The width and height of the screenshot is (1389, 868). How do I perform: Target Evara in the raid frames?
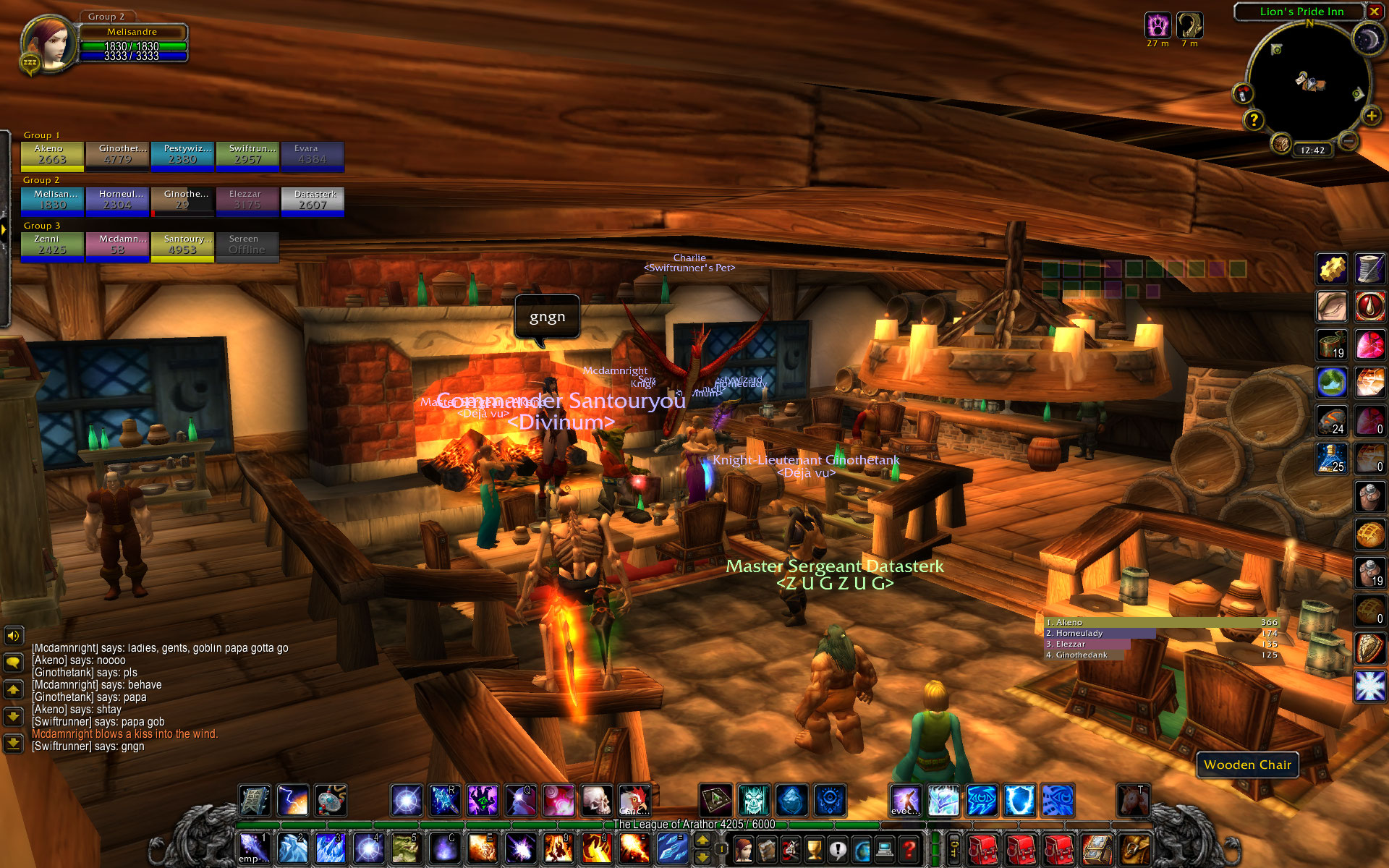pyautogui.click(x=313, y=156)
